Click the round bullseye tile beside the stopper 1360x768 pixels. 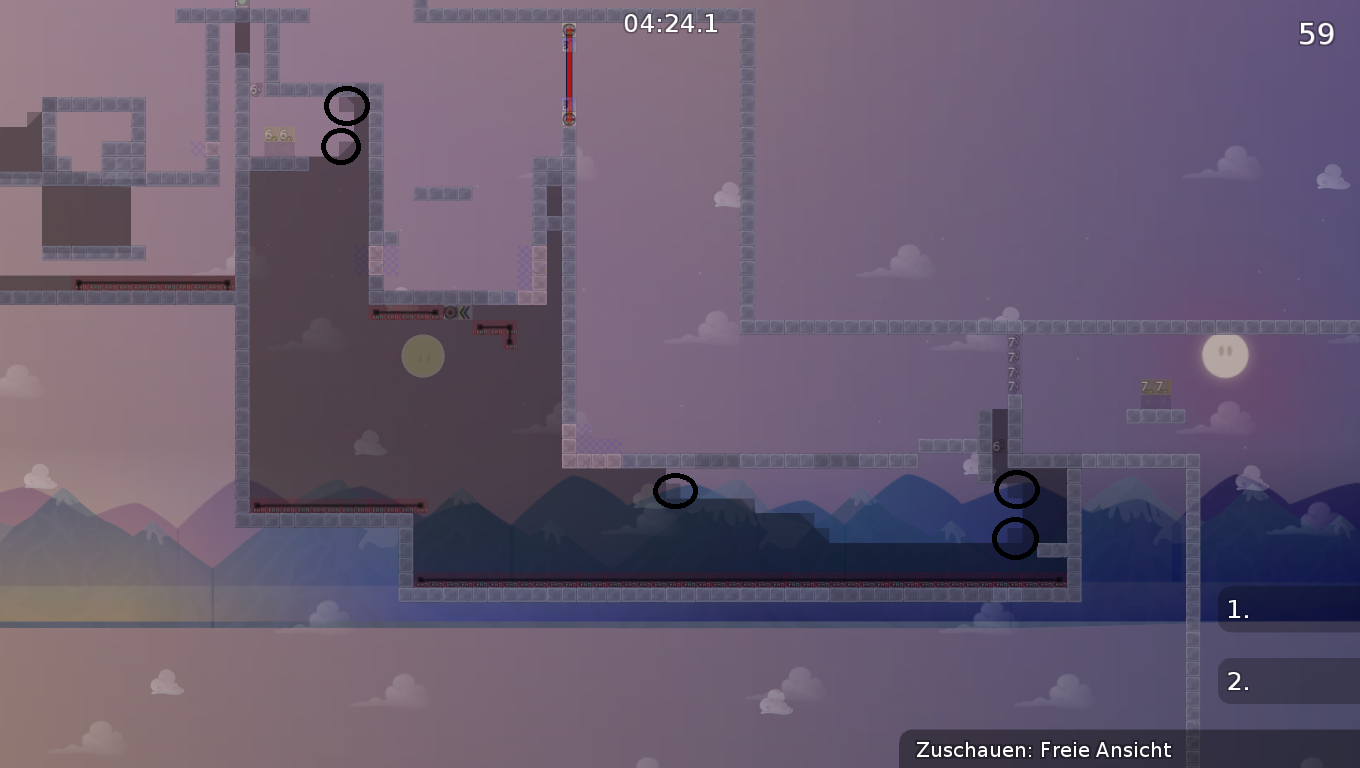coord(450,312)
